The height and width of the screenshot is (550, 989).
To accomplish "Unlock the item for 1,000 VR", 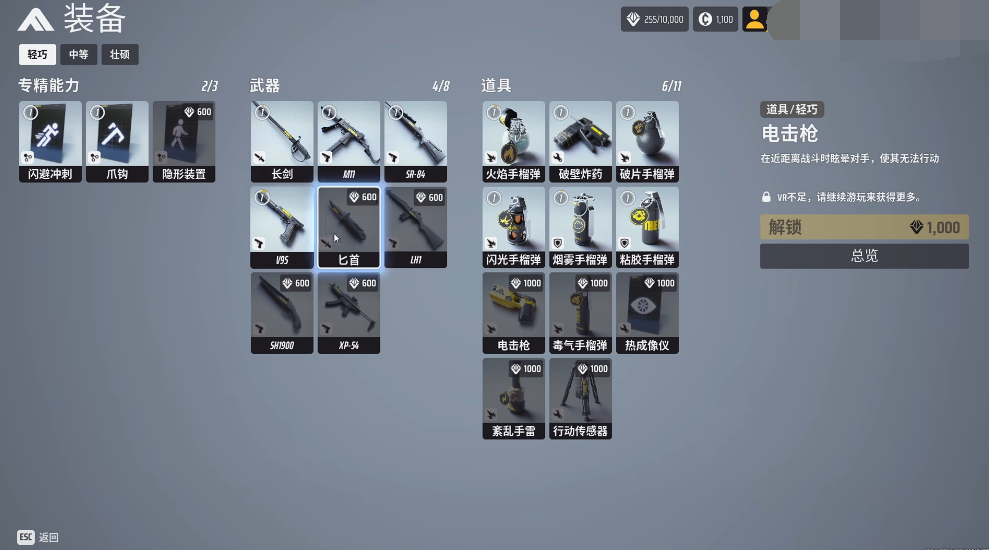I will coord(864,227).
